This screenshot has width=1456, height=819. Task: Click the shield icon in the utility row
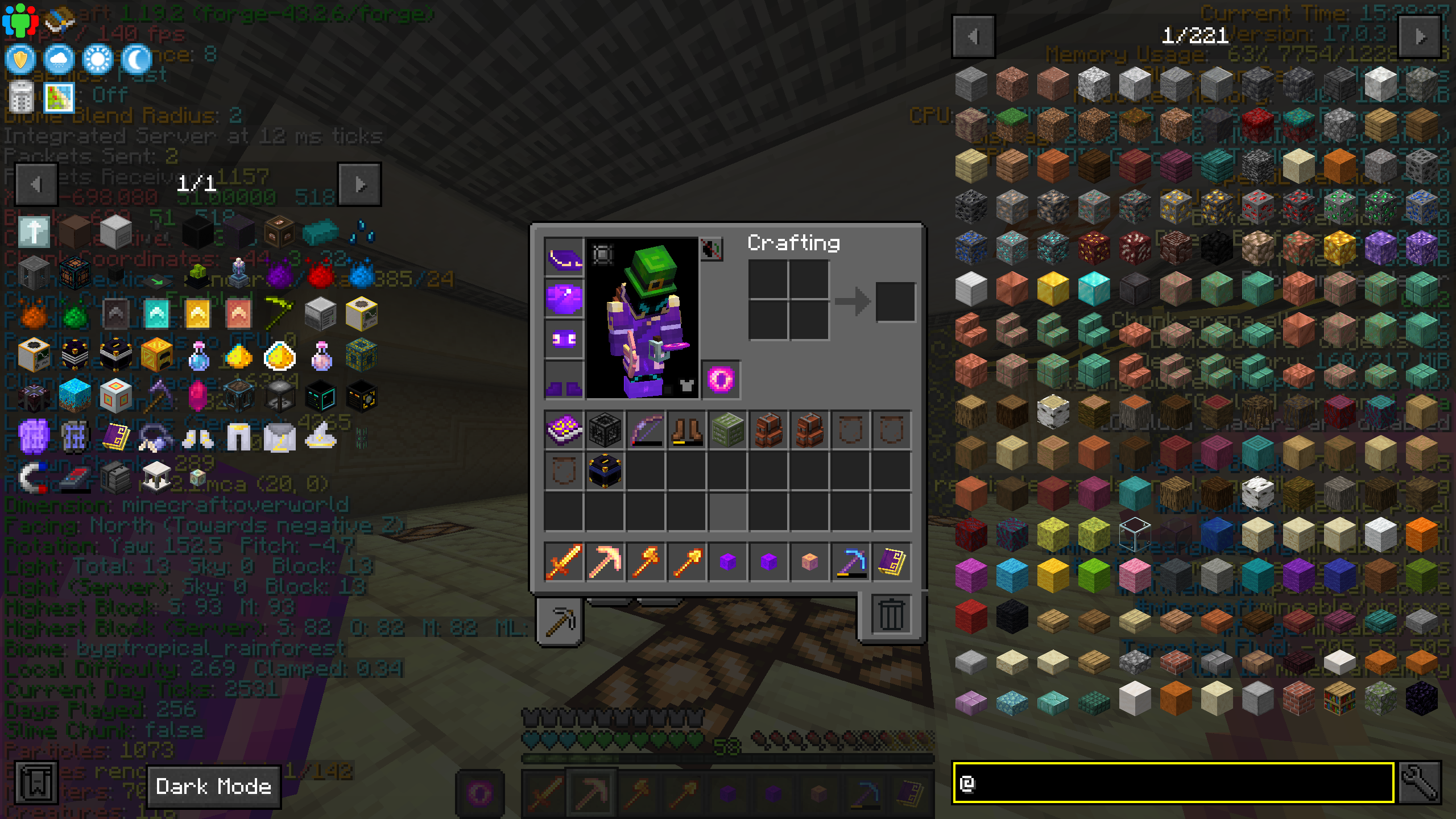pos(20,60)
